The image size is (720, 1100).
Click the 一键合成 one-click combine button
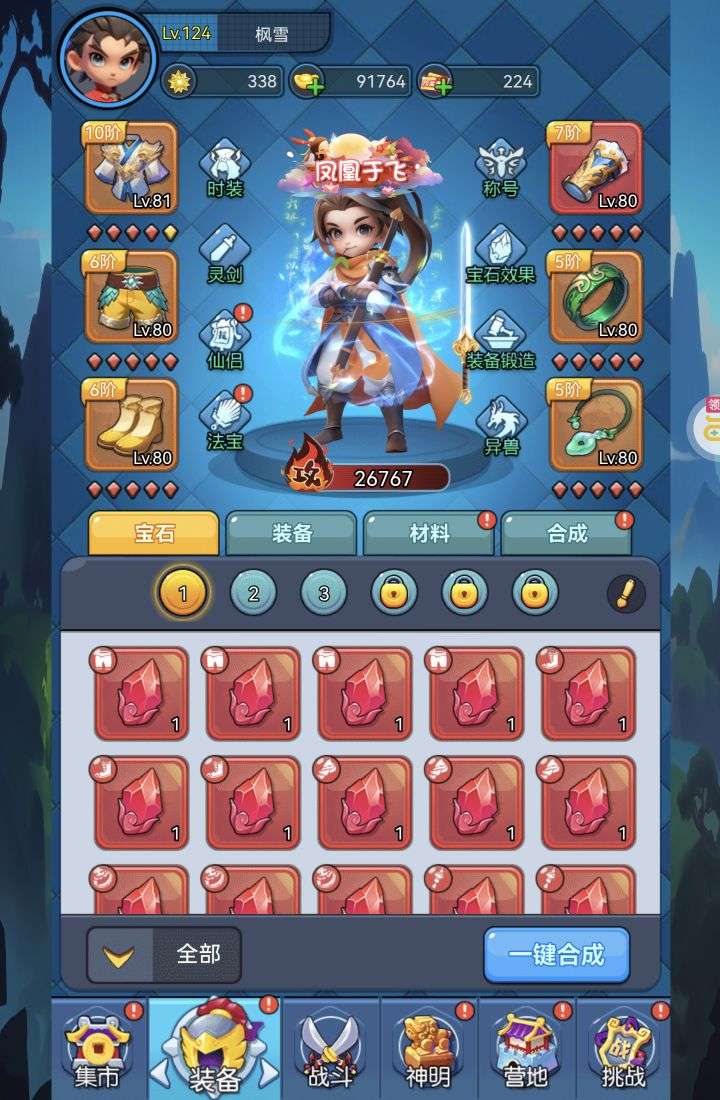point(557,954)
